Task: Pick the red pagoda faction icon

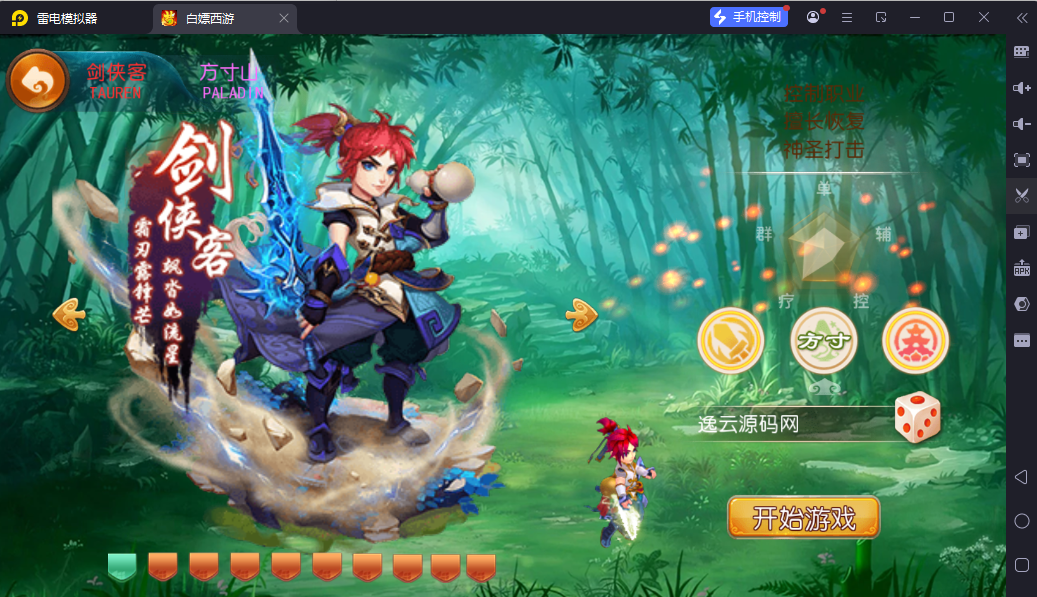Action: [915, 341]
